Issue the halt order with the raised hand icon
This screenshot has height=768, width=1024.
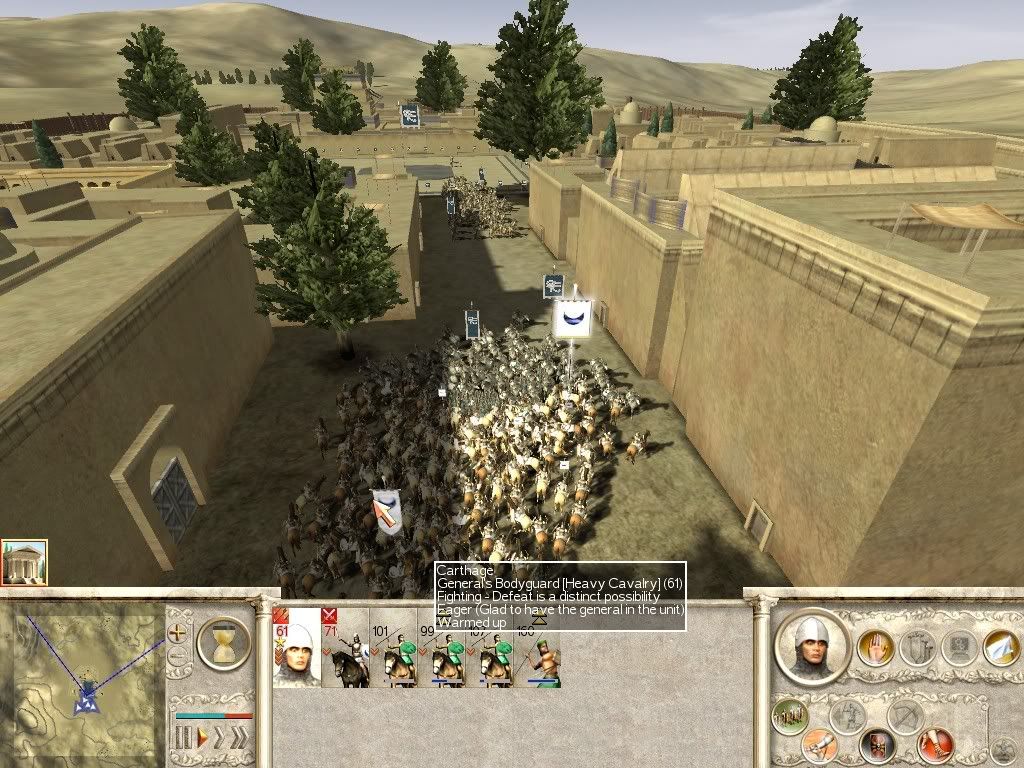click(875, 648)
